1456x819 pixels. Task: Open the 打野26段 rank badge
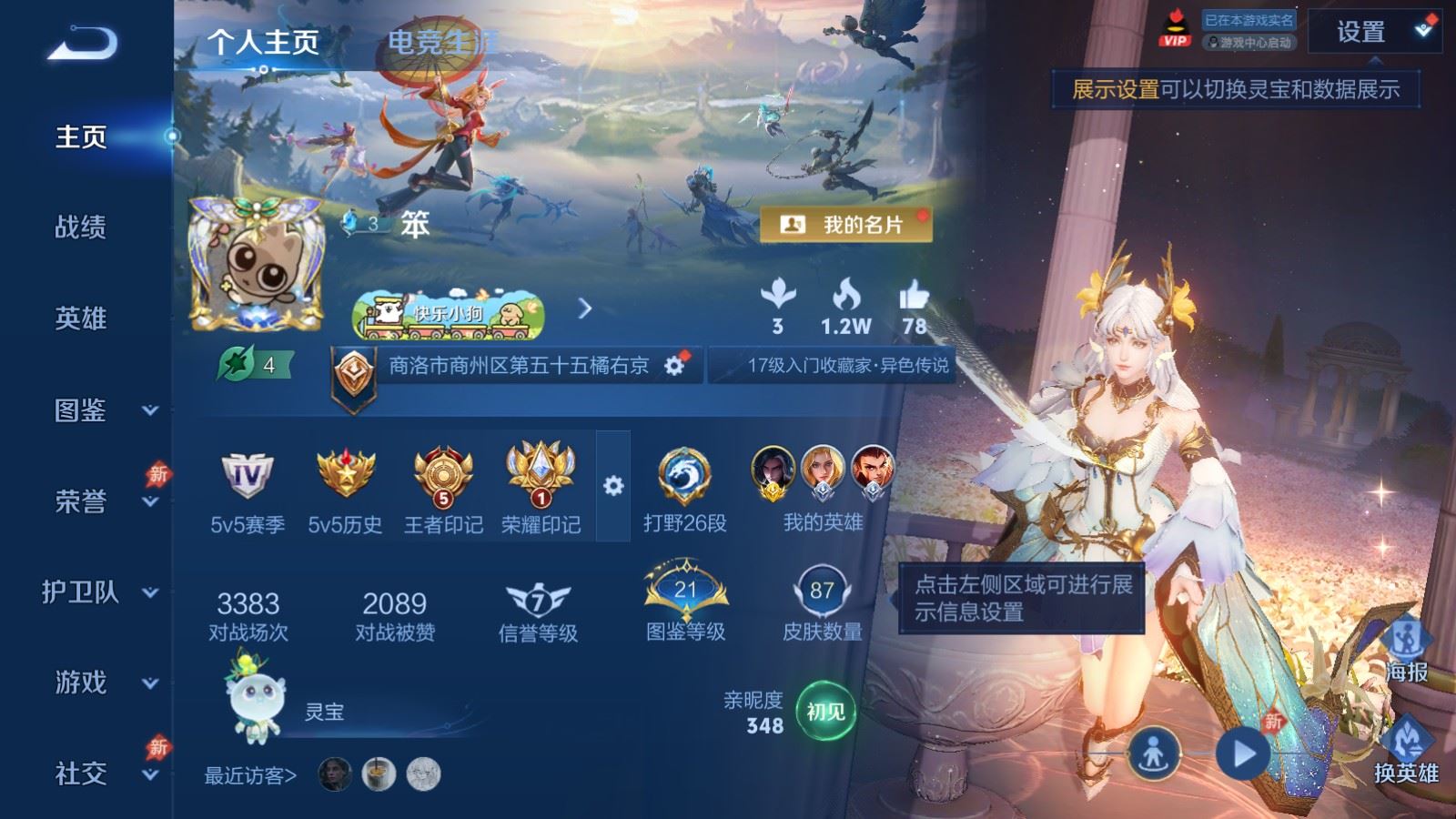click(x=684, y=490)
